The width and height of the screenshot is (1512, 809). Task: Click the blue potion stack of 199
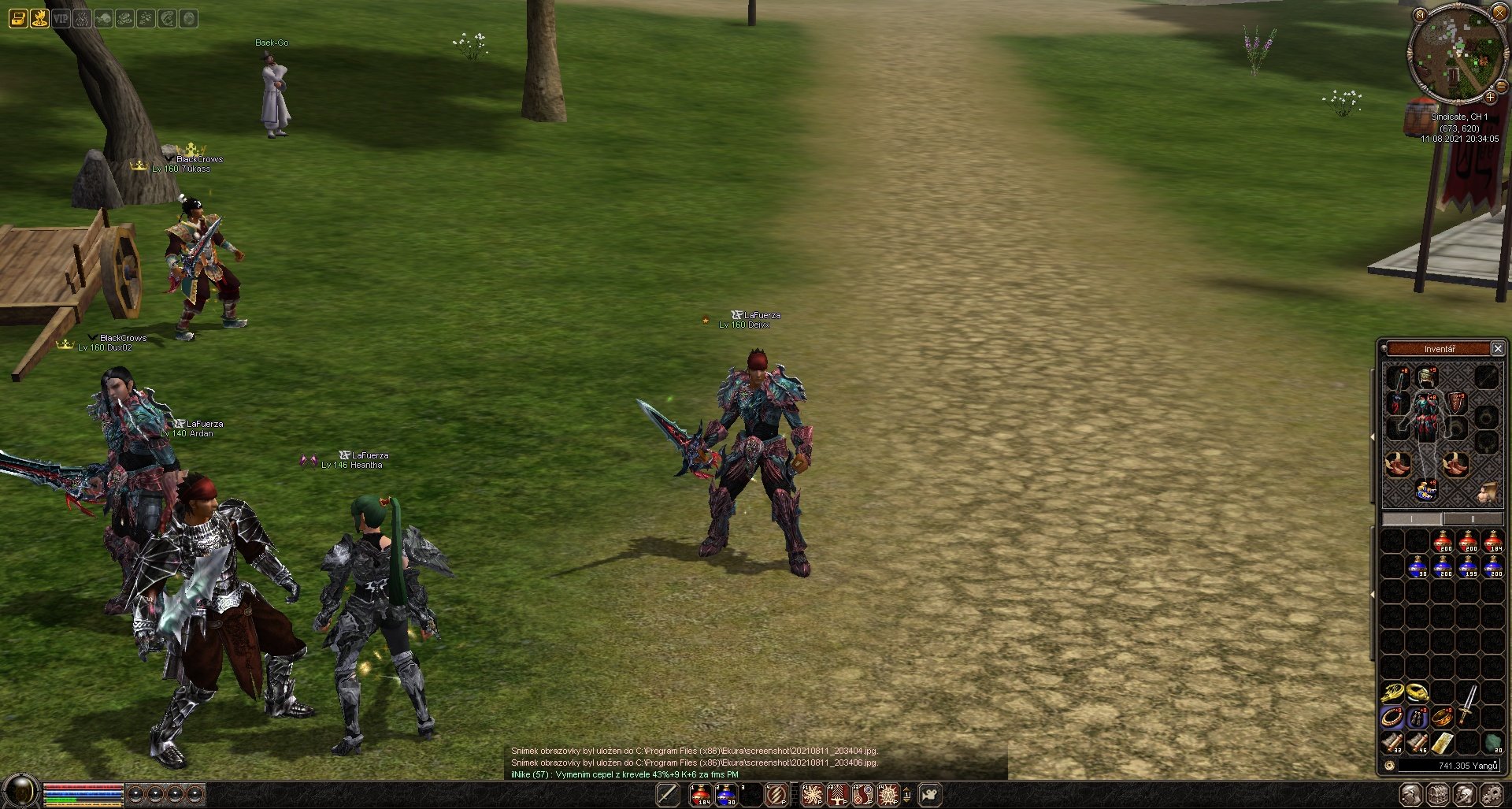1468,567
